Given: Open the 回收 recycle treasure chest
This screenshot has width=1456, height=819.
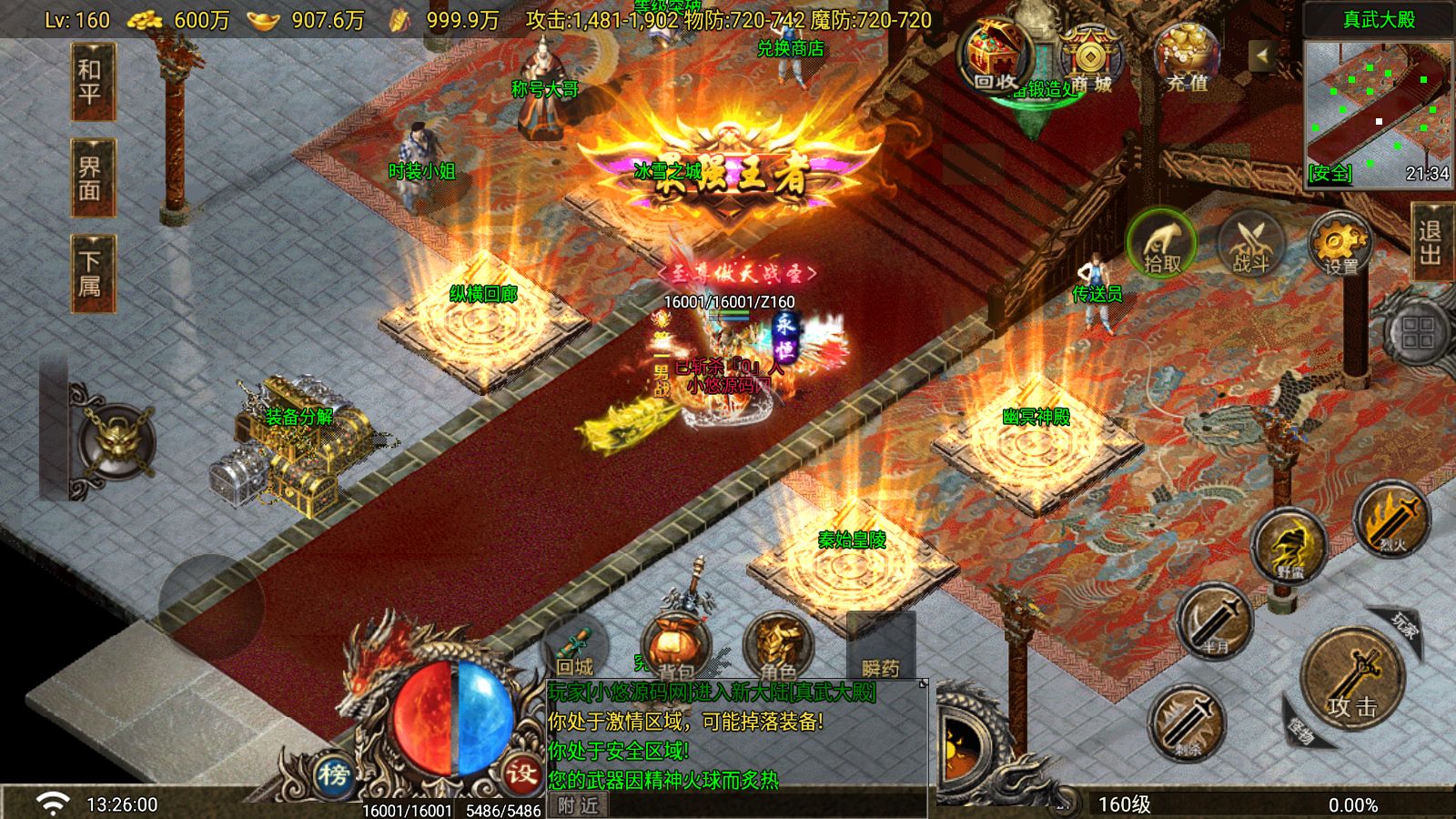Looking at the screenshot, I should (x=996, y=56).
